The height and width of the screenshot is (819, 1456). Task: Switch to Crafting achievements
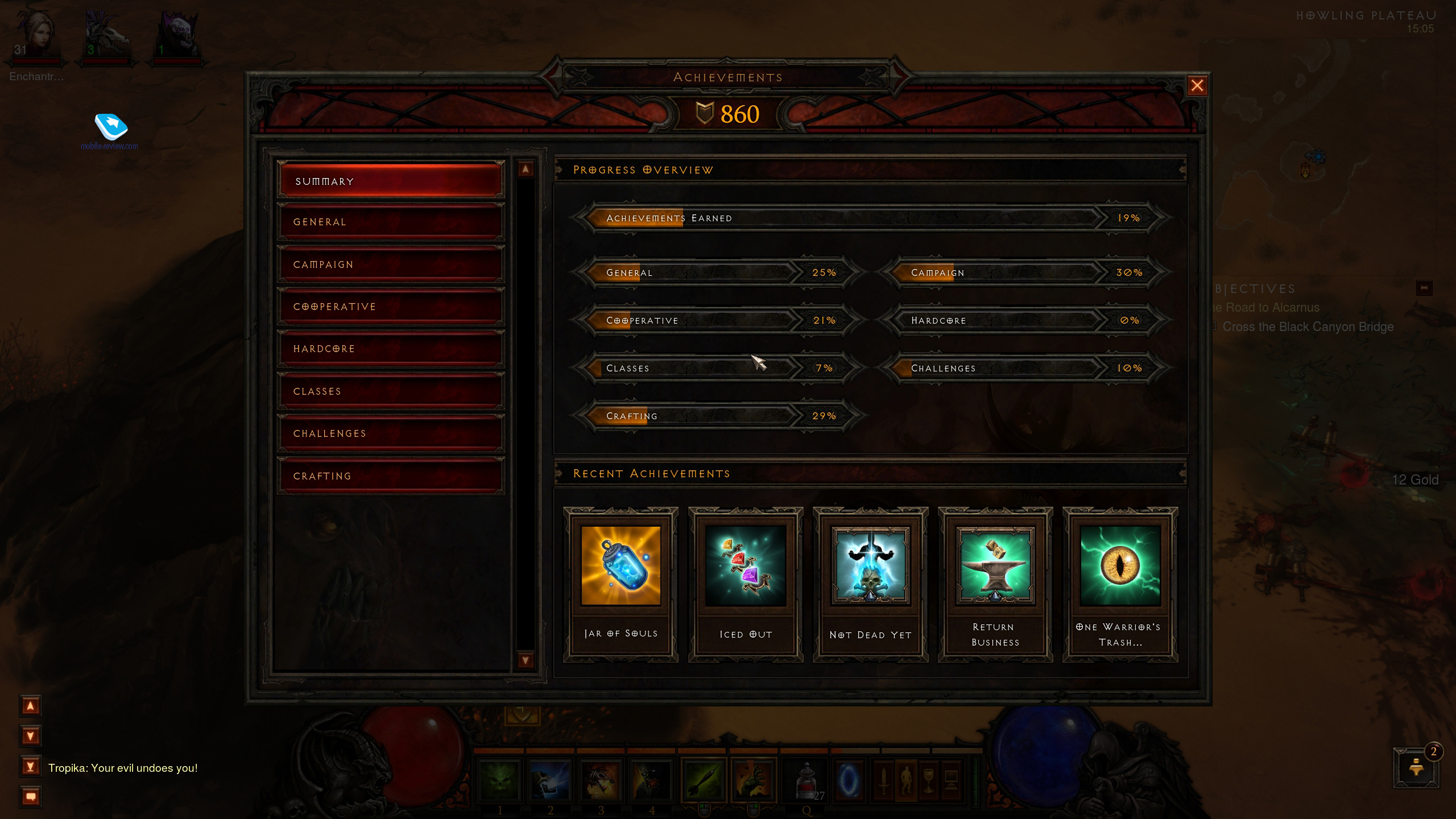click(x=391, y=476)
